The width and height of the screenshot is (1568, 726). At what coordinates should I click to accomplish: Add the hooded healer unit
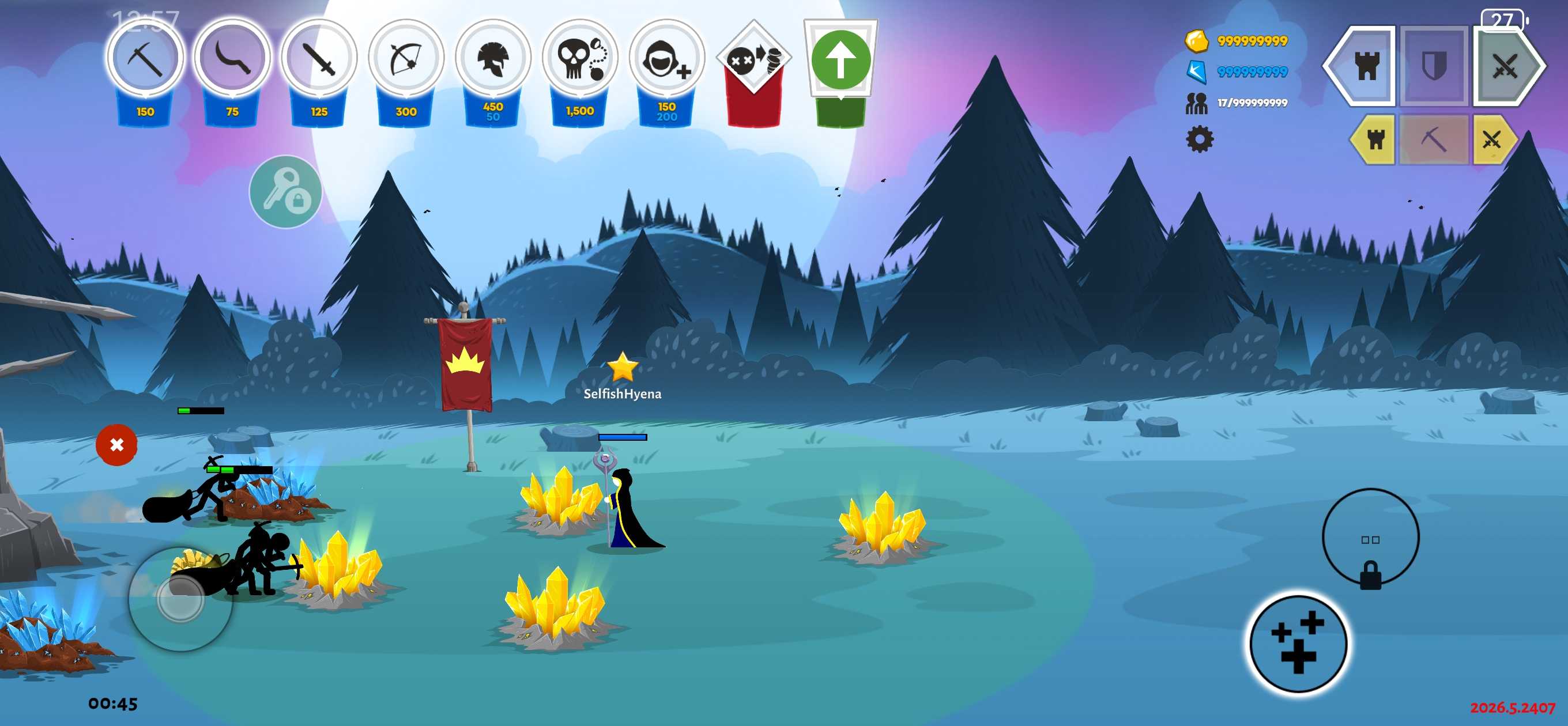point(666,59)
